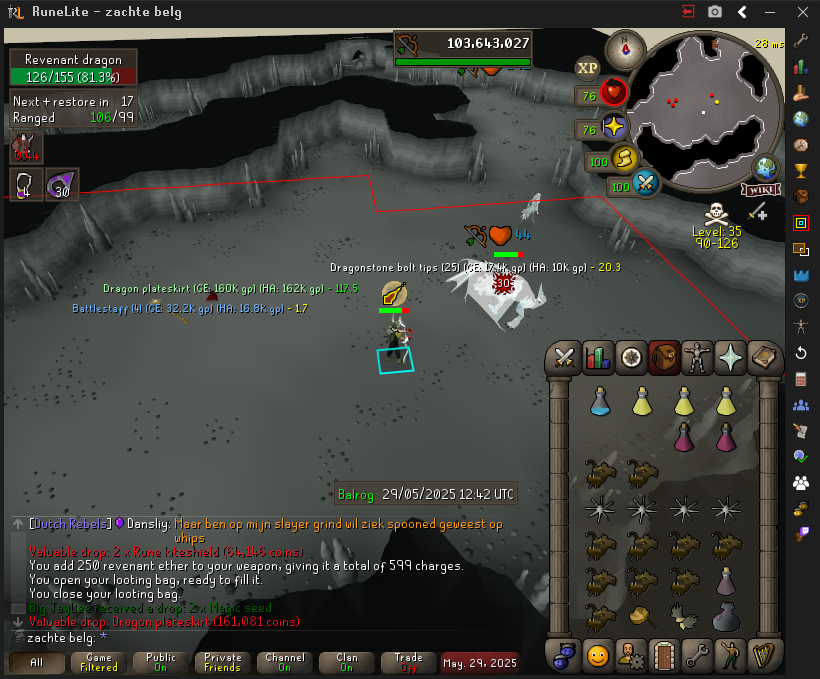The width and height of the screenshot is (820, 679).
Task: Select the blue potion in inventory
Action: [x=601, y=401]
